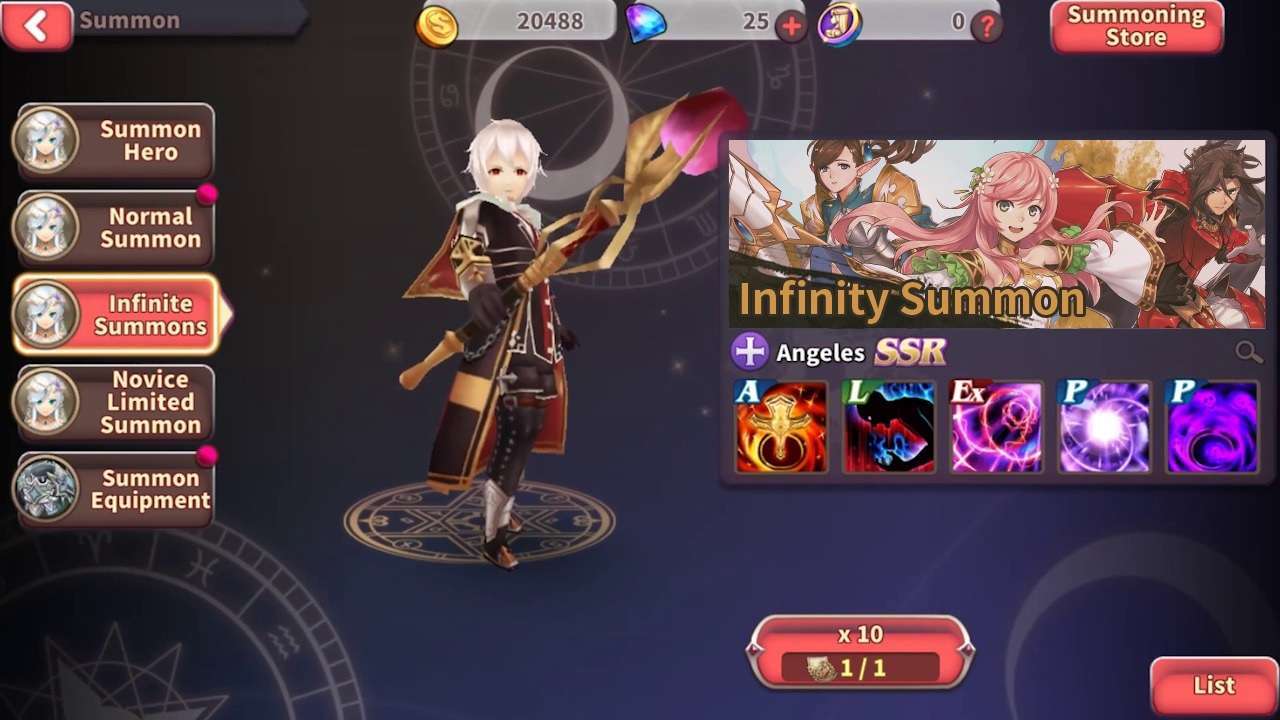View the fiery A skill icon
The image size is (1280, 720).
781,426
